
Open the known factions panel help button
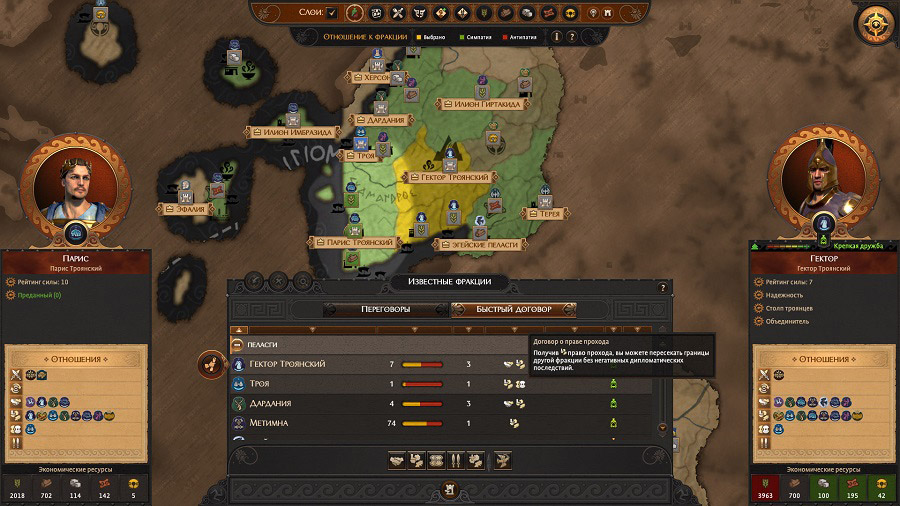pos(662,288)
